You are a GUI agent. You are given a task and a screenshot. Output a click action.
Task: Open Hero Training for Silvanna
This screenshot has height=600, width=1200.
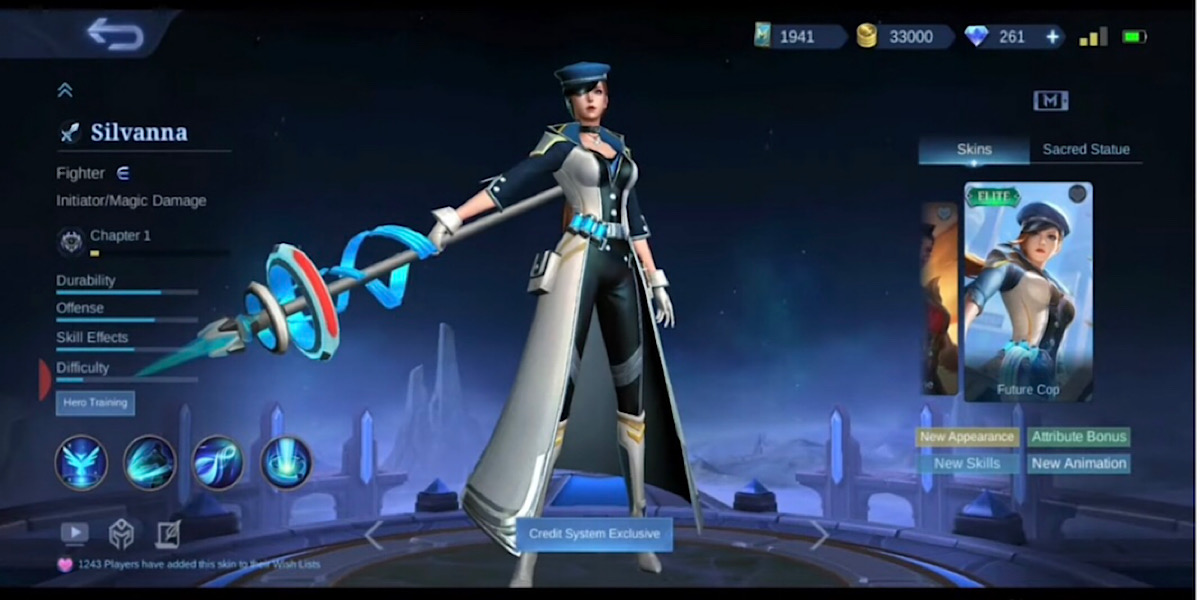click(x=95, y=403)
